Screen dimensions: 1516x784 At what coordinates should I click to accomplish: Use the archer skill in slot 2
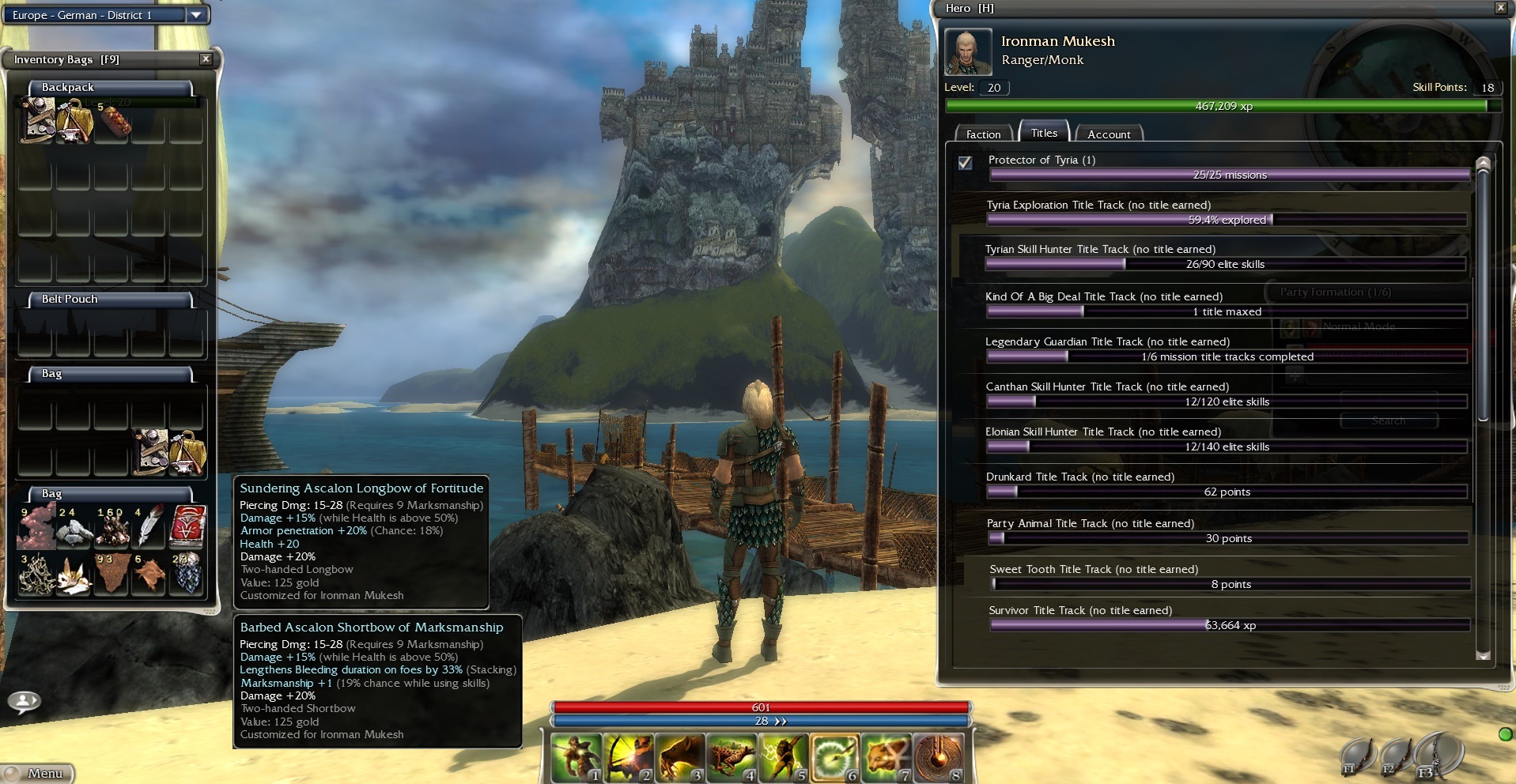(x=628, y=757)
